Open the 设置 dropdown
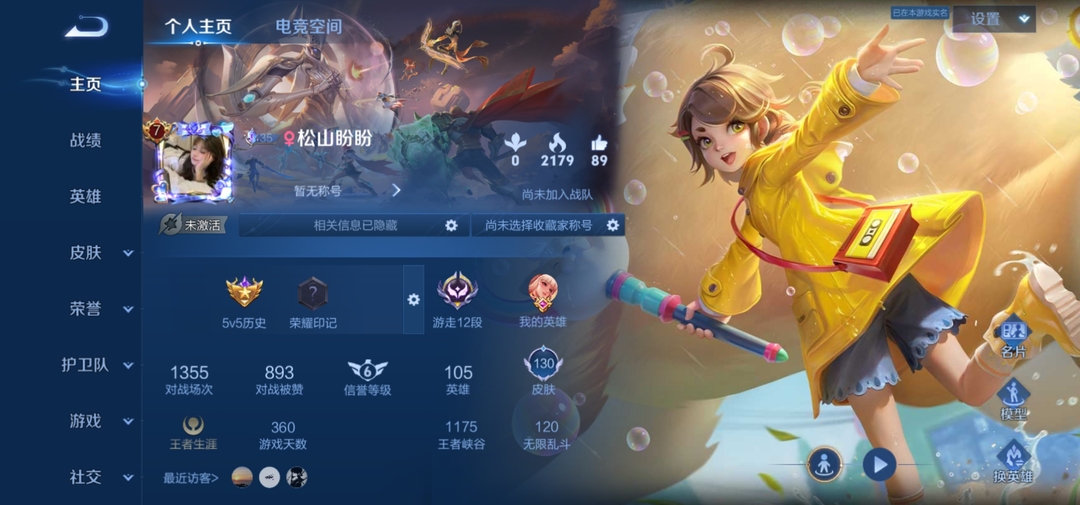Viewport: 1080px width, 505px height. click(x=996, y=19)
